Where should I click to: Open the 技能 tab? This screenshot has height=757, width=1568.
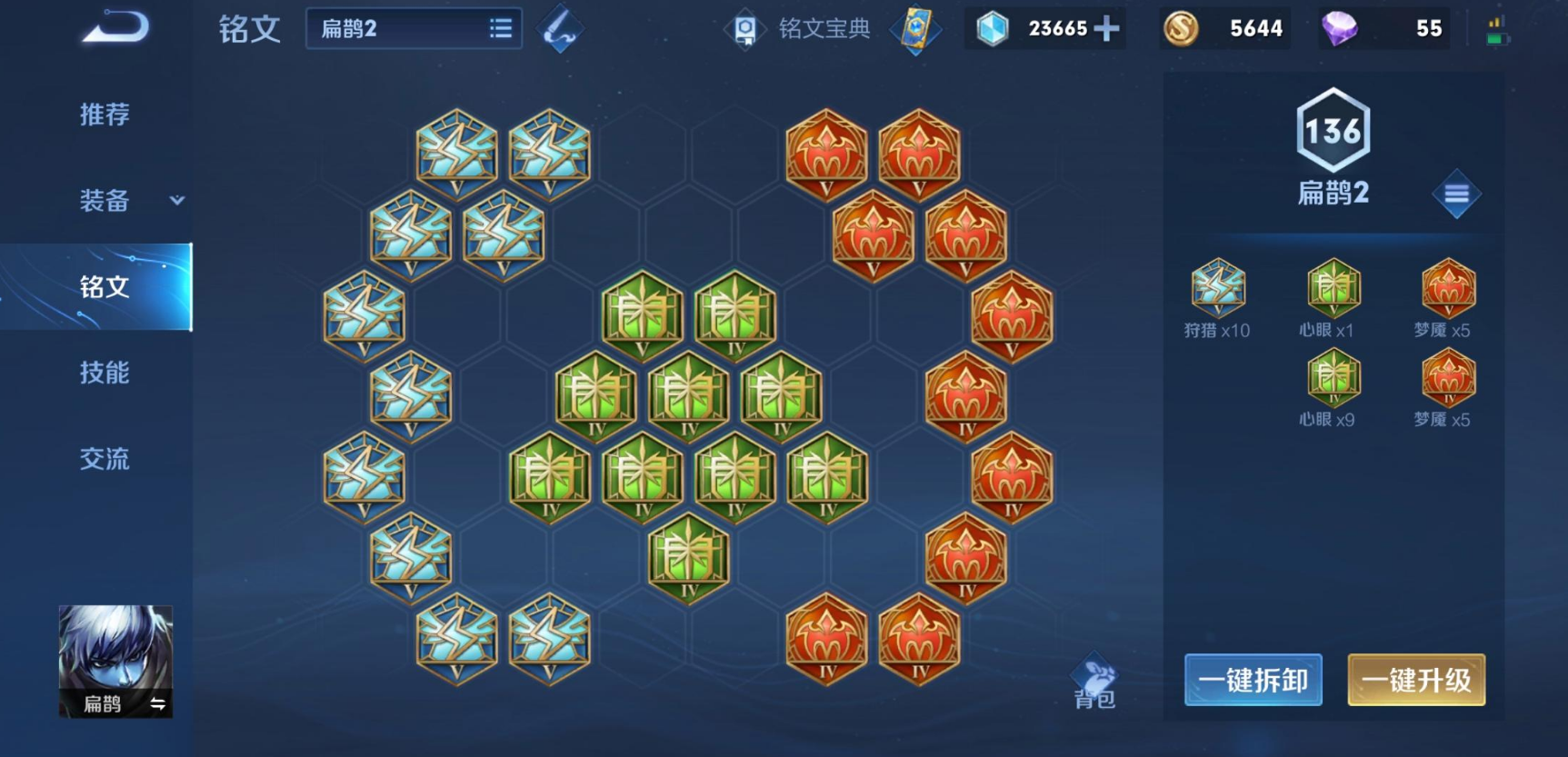[x=105, y=373]
